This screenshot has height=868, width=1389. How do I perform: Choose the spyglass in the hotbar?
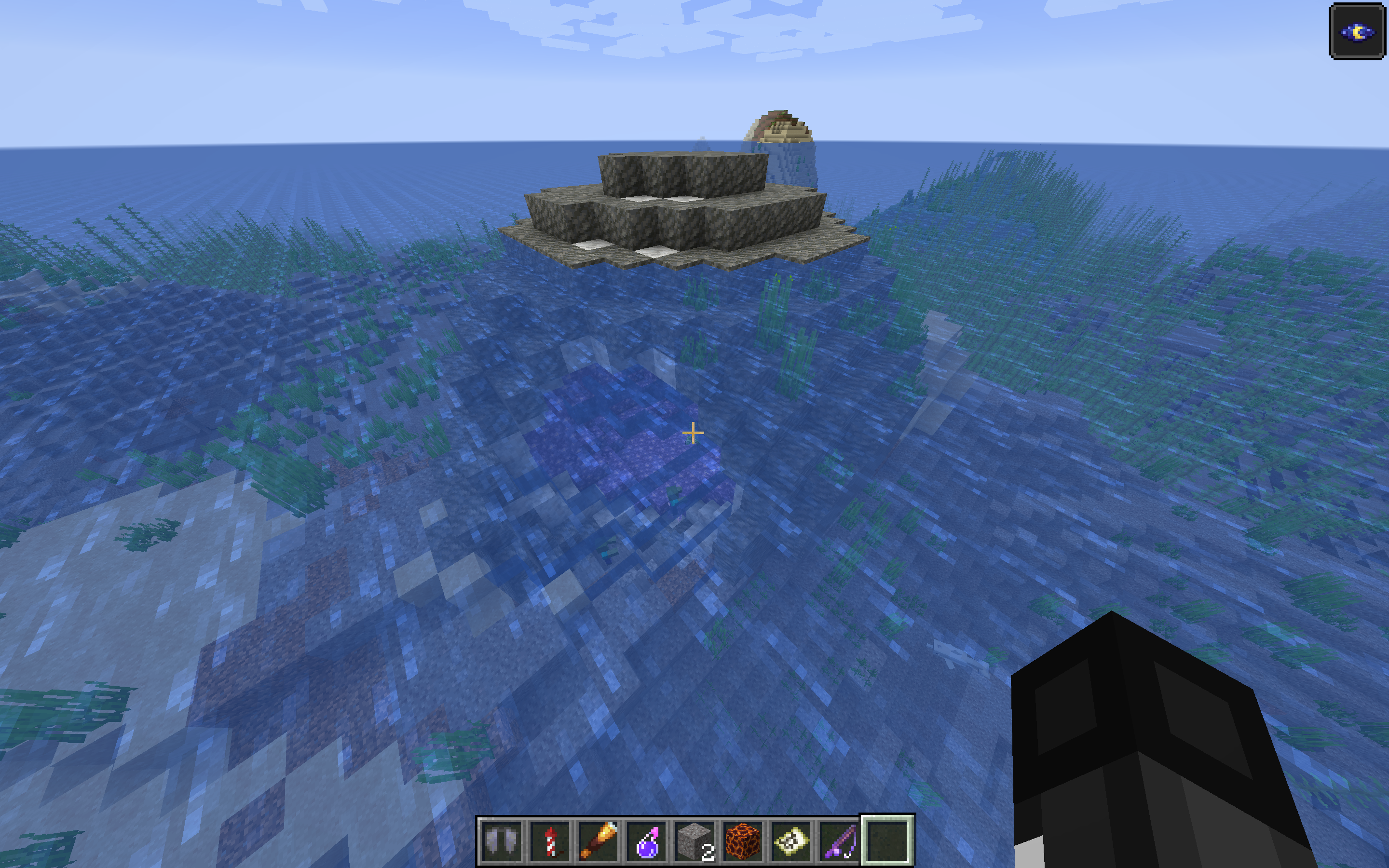599,841
